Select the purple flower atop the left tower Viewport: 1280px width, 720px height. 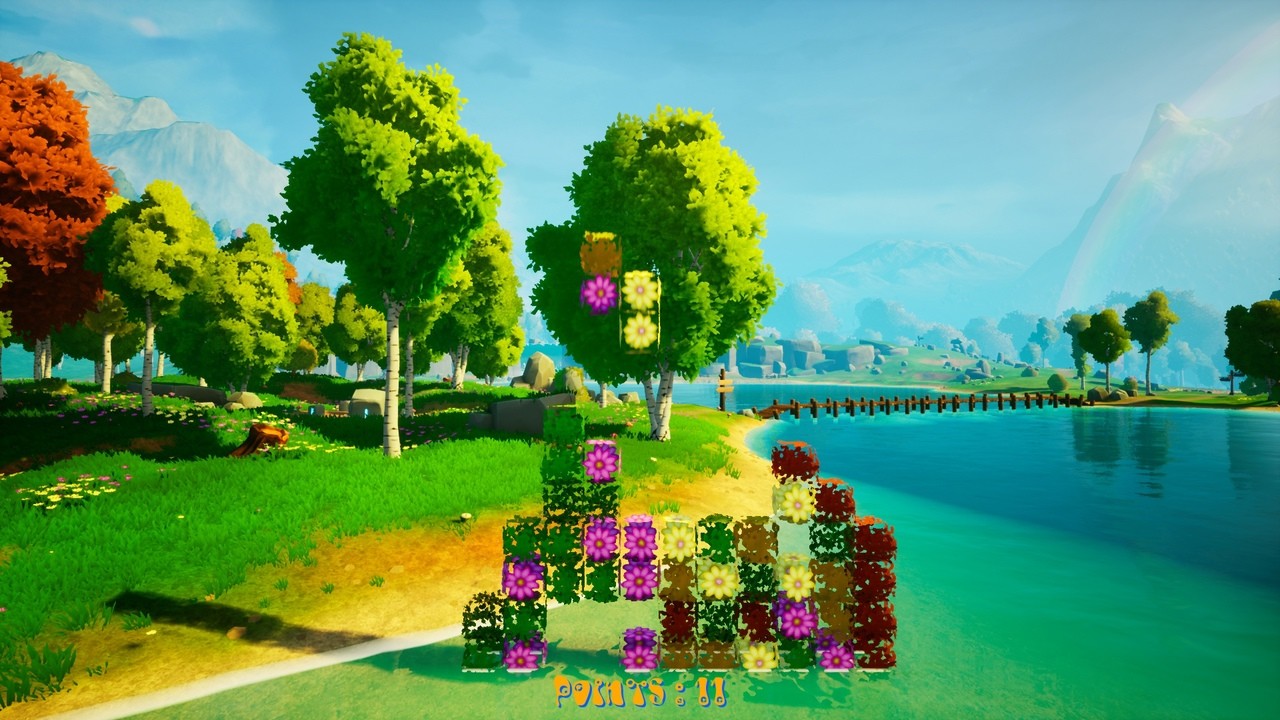point(599,460)
